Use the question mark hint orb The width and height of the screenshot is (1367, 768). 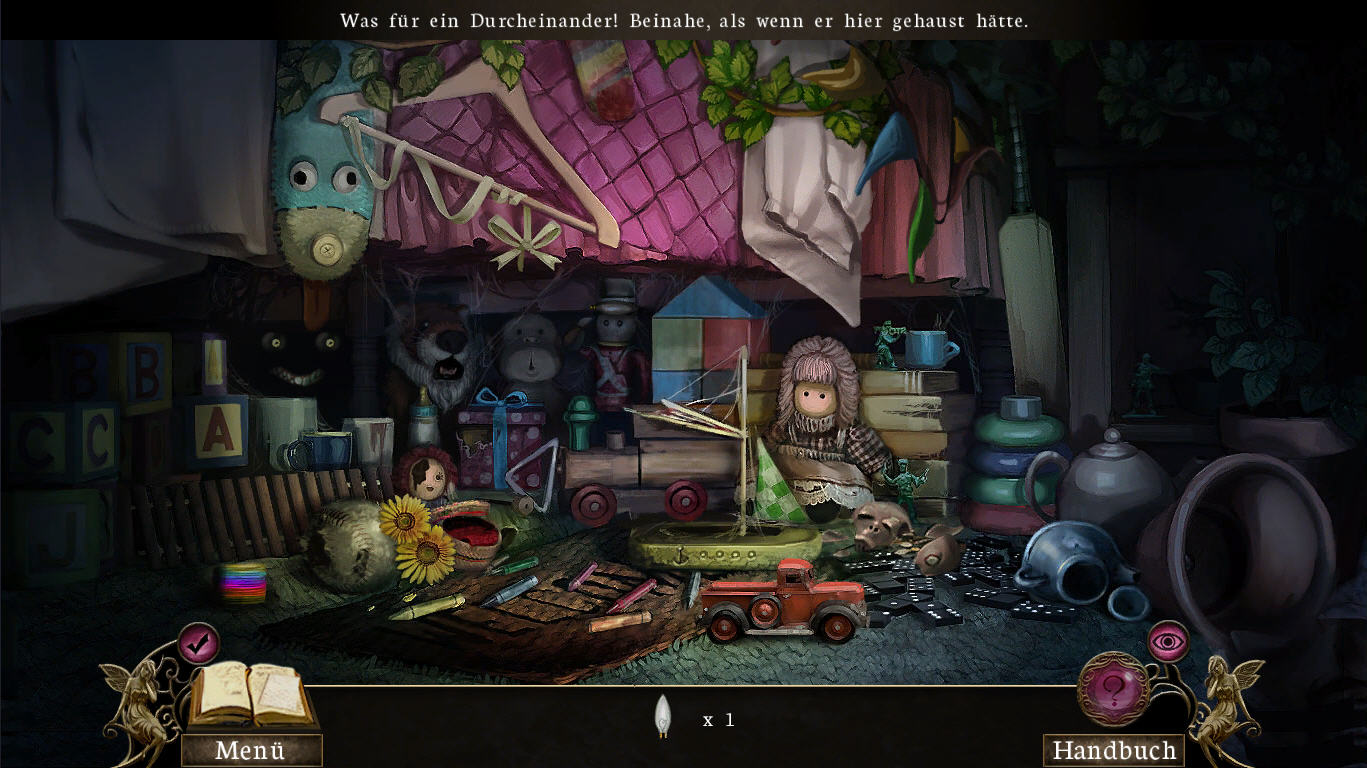coord(1112,689)
